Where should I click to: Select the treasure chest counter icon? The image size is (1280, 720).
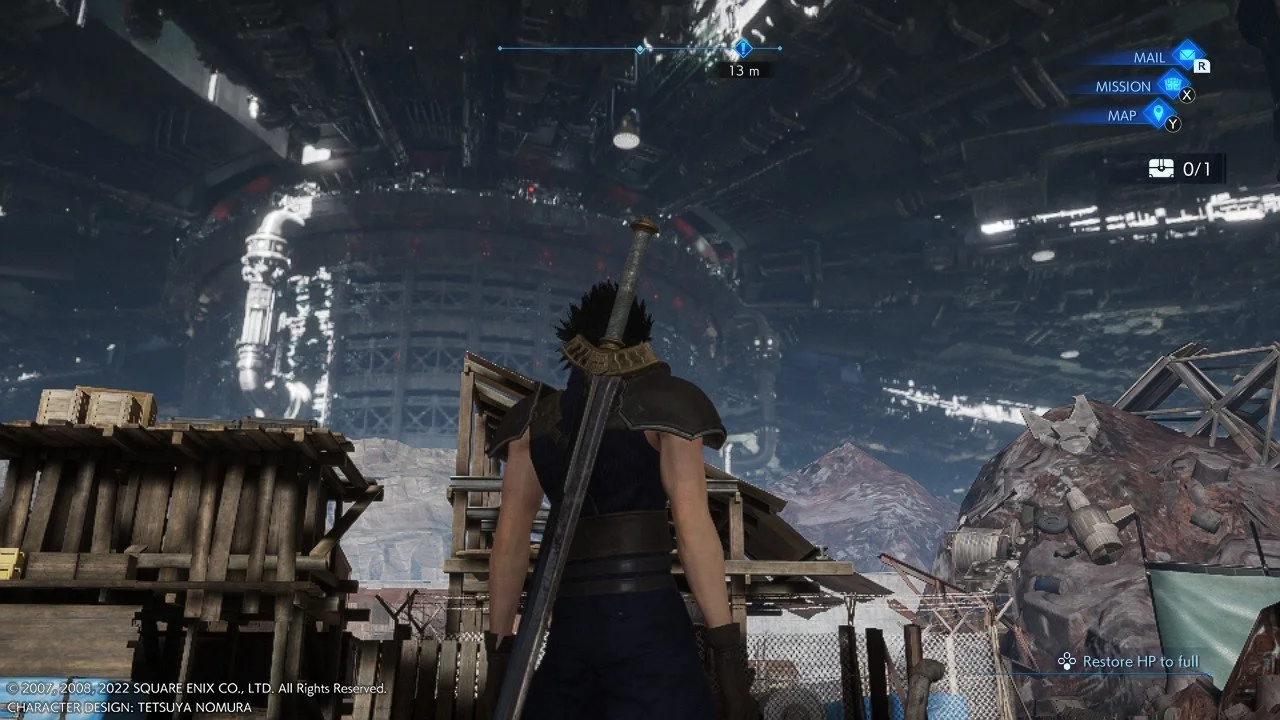click(1160, 169)
